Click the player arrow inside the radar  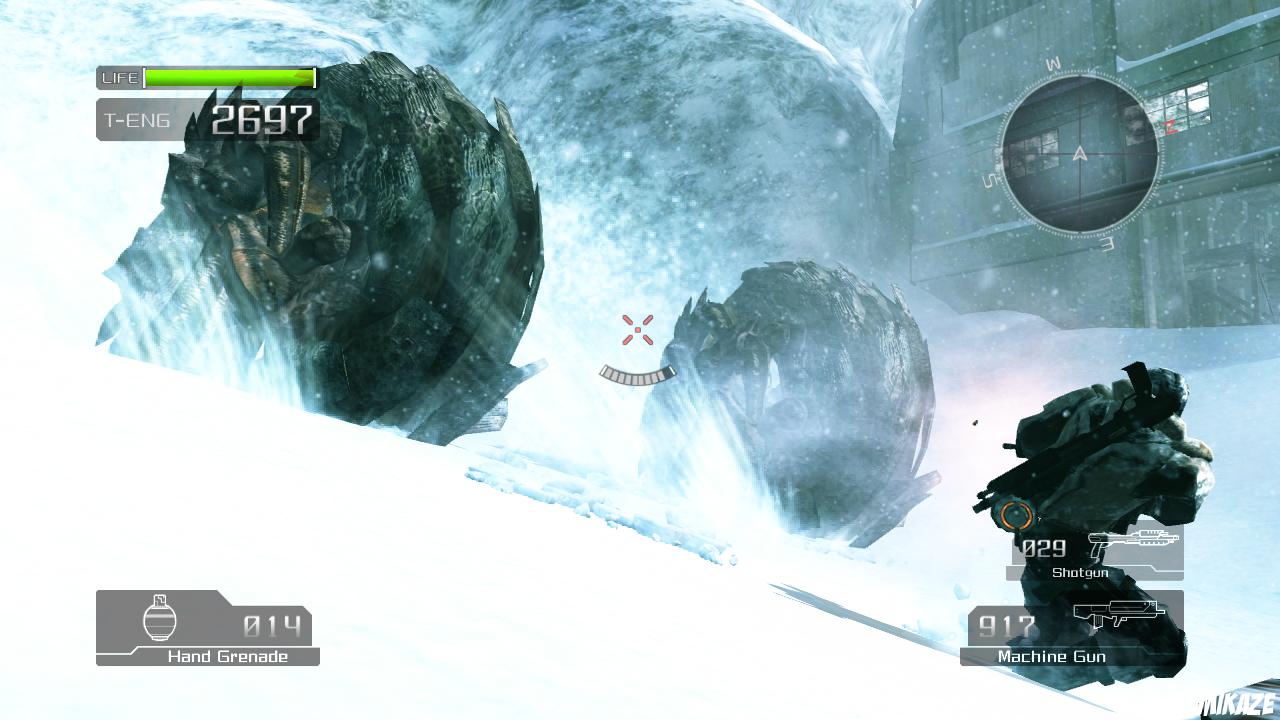tap(1080, 153)
